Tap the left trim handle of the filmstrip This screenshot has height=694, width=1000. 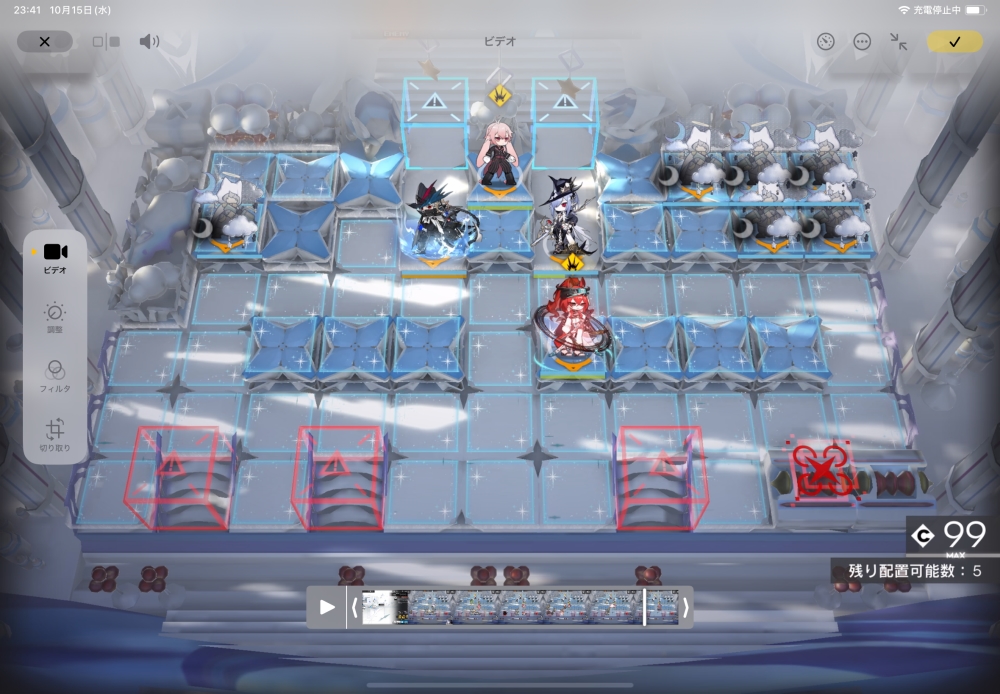click(354, 607)
